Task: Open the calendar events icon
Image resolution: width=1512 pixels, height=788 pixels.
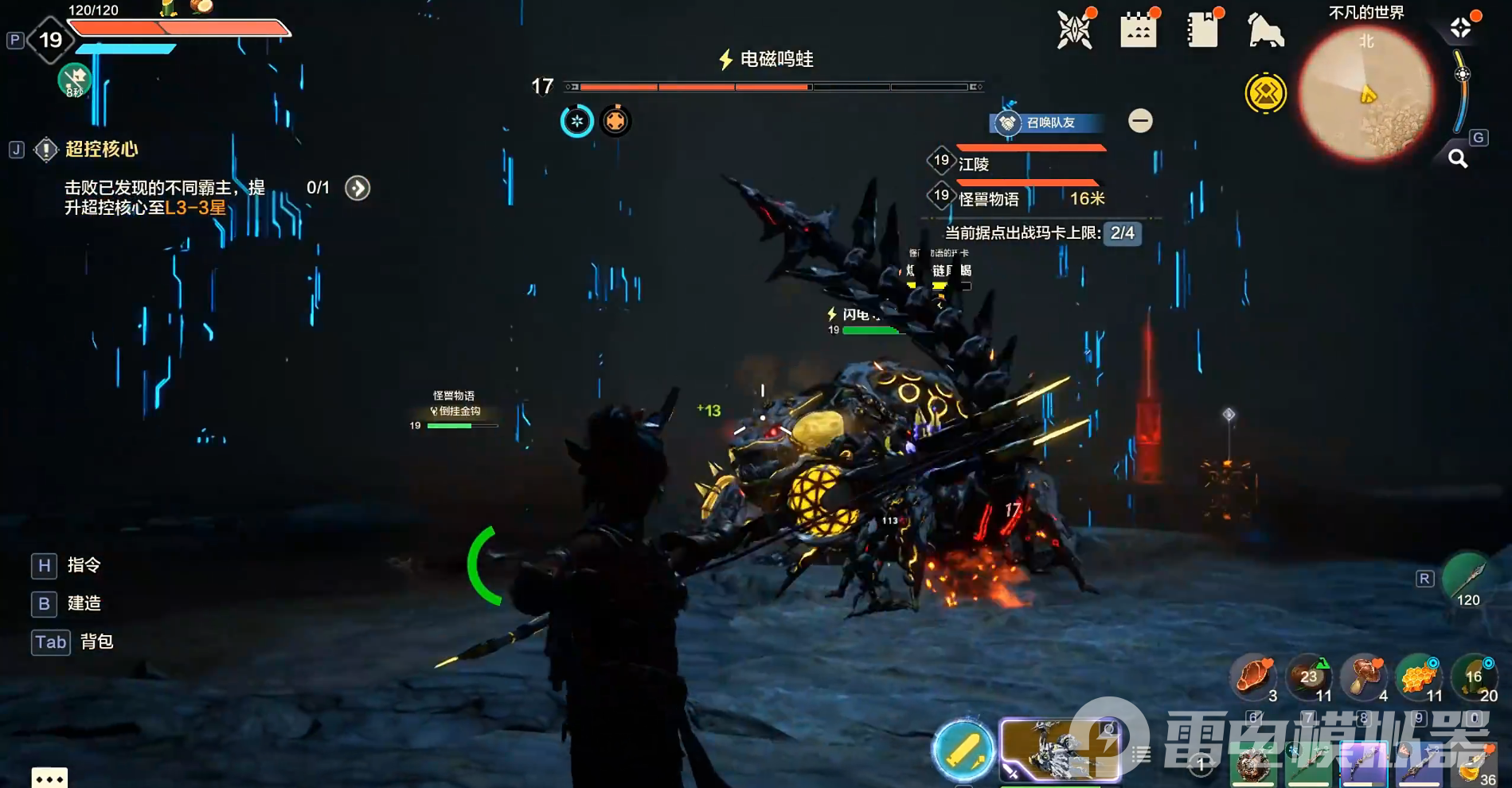Action: pyautogui.click(x=1138, y=31)
